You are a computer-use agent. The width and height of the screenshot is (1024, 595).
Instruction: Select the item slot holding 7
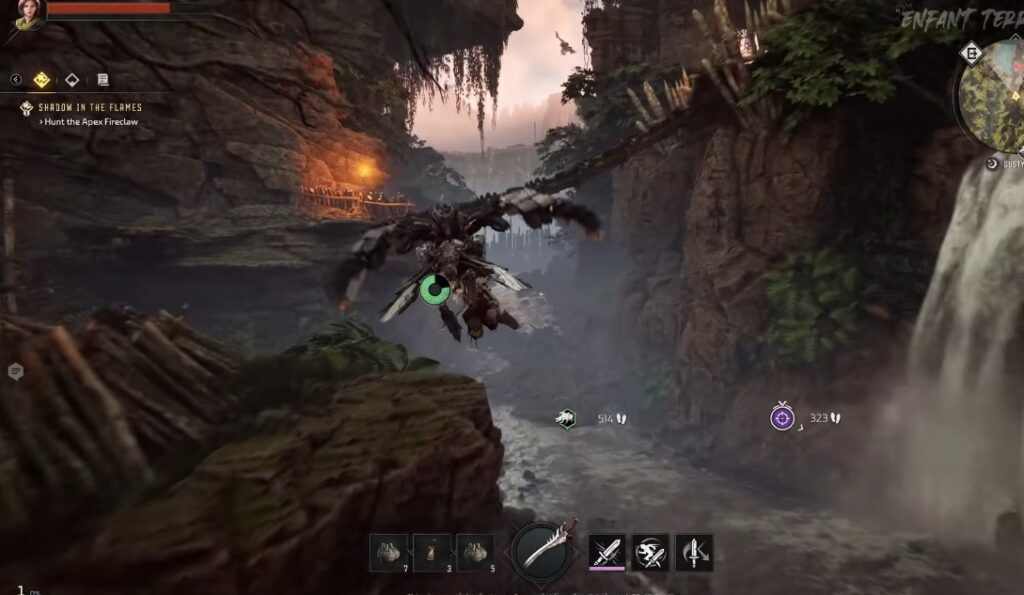coord(387,552)
